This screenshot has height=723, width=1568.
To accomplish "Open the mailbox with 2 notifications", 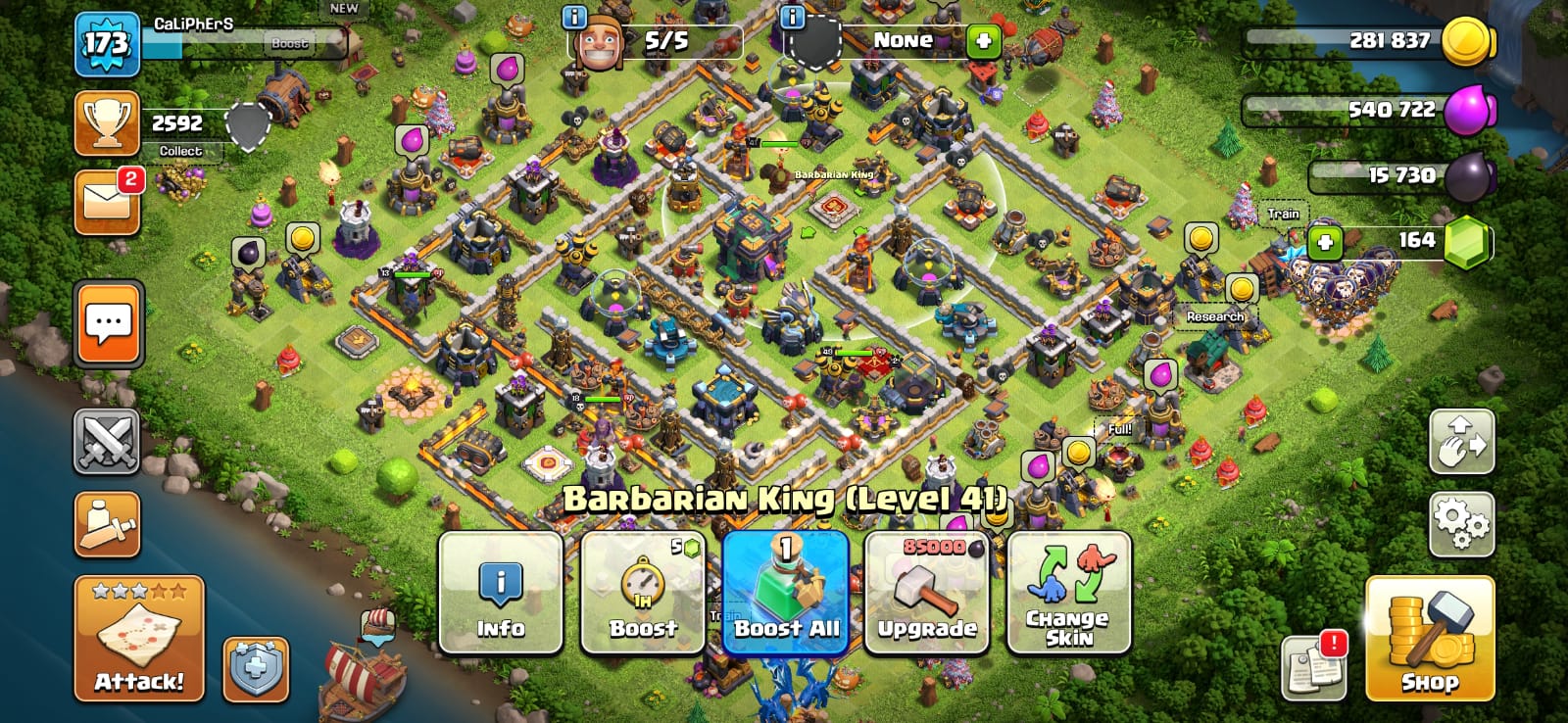I will [107, 203].
